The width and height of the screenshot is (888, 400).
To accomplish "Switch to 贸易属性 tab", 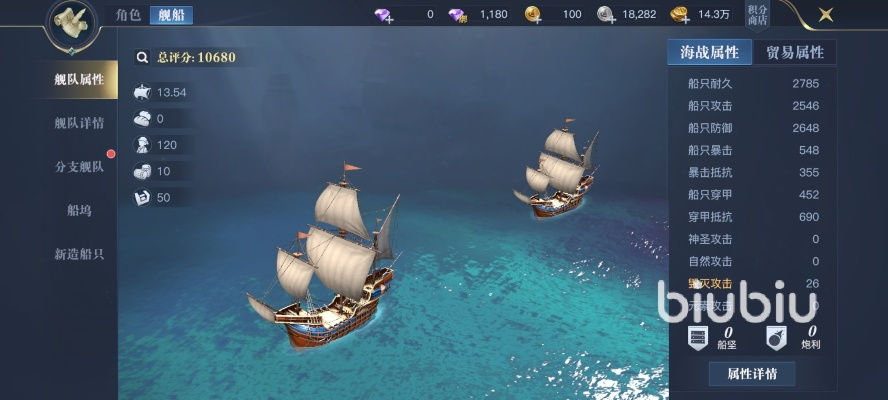I will (x=795, y=52).
